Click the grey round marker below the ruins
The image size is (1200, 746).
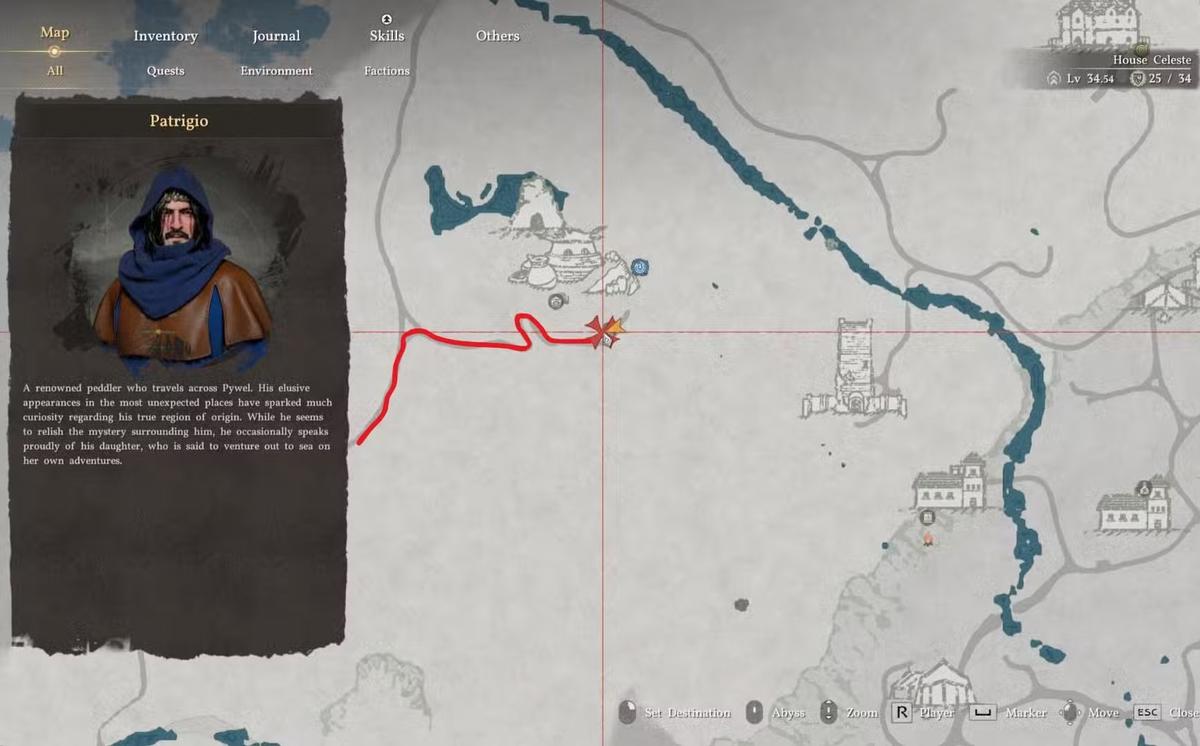coord(557,300)
